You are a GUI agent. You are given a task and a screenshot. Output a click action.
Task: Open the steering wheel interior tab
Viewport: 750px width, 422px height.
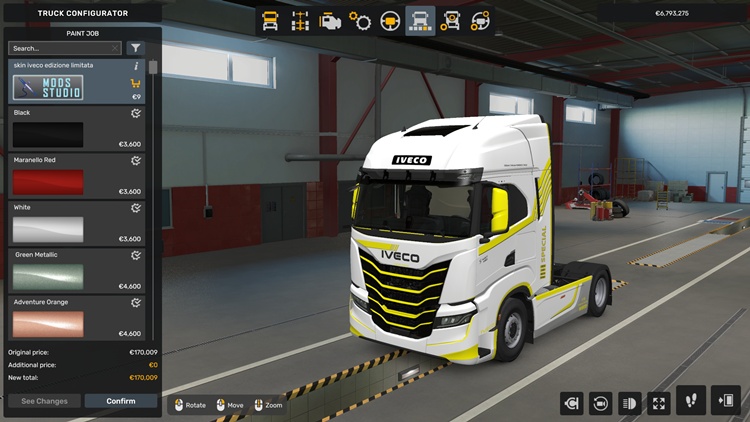[x=391, y=21]
